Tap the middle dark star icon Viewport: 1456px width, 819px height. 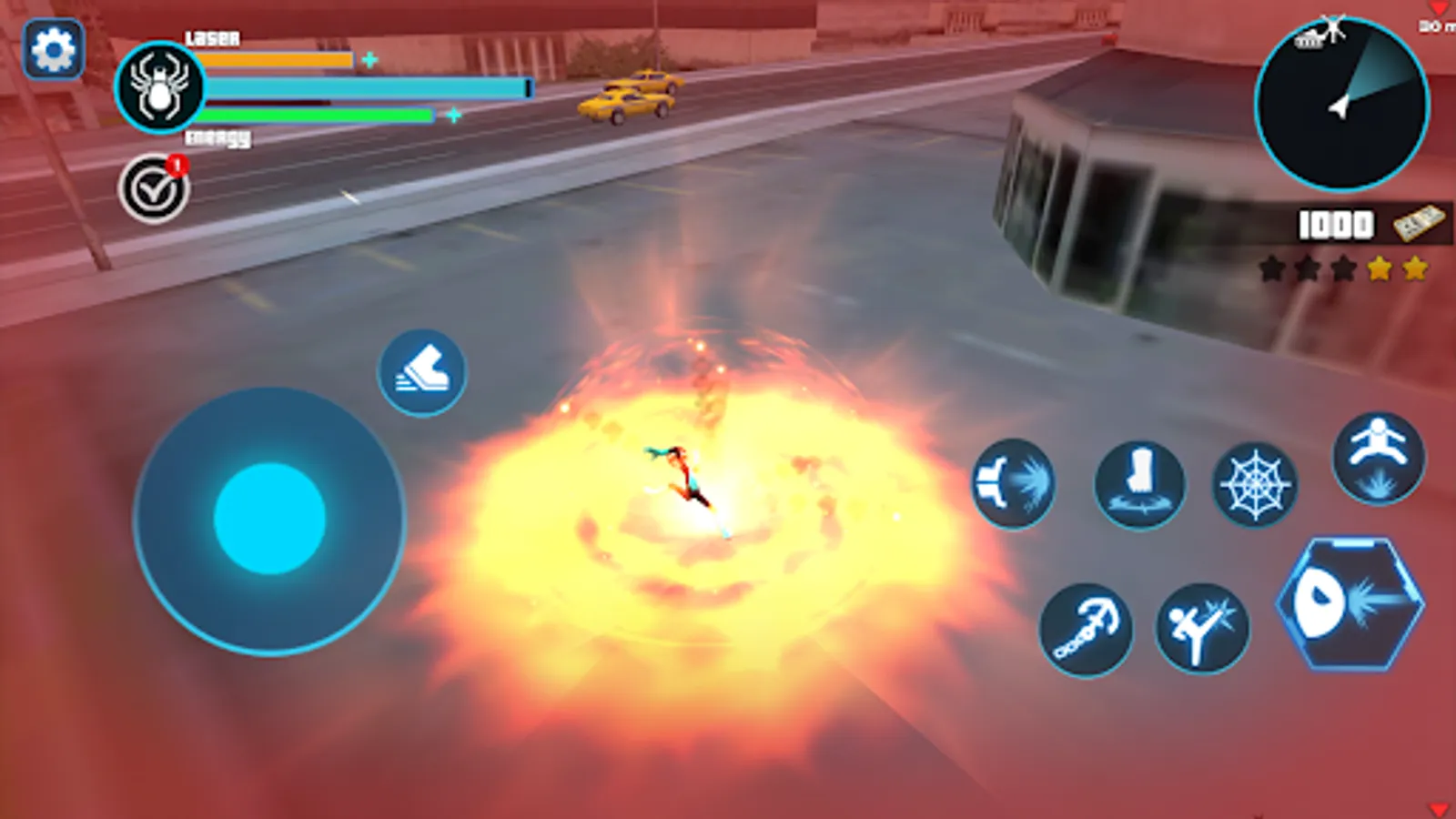[x=1308, y=268]
